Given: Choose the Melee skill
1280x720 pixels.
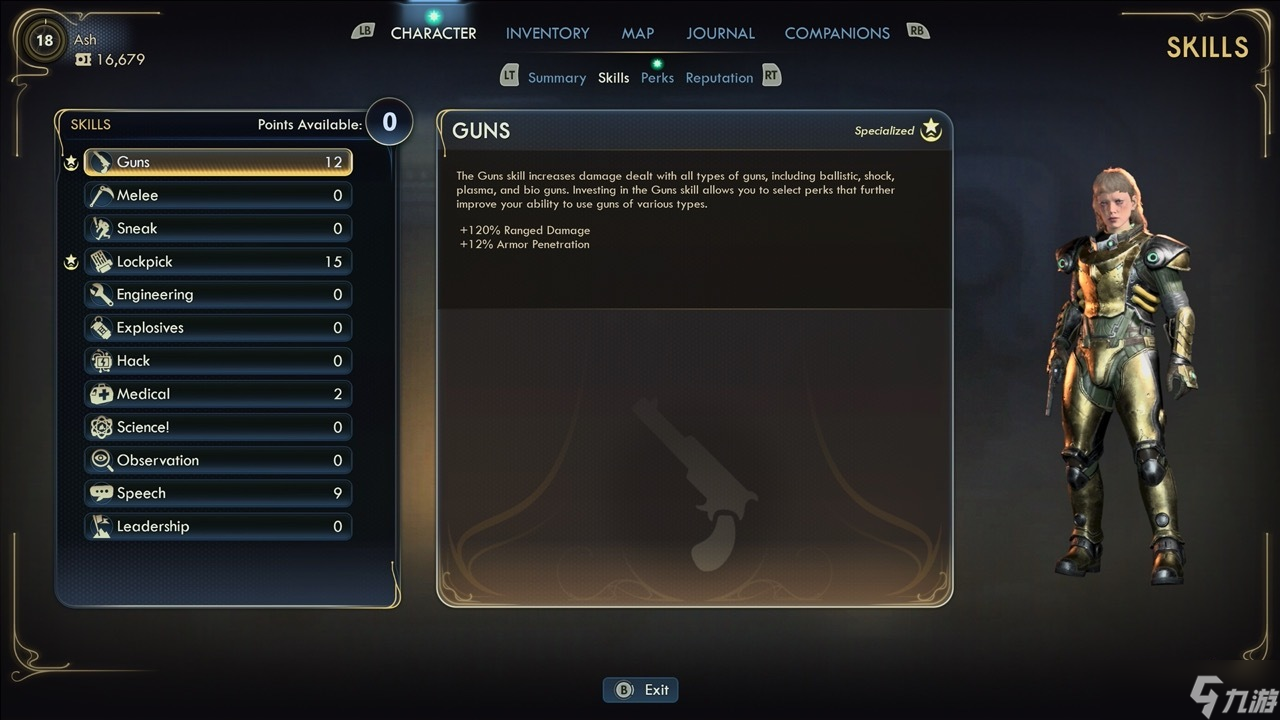Looking at the screenshot, I should 218,195.
